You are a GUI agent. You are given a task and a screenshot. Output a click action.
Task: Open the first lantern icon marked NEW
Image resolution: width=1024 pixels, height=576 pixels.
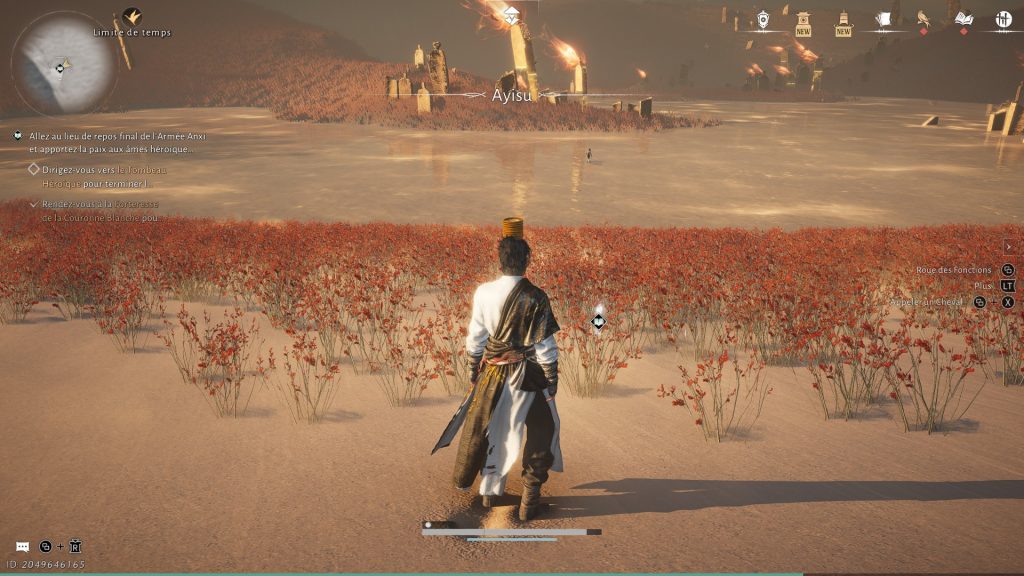click(x=803, y=20)
